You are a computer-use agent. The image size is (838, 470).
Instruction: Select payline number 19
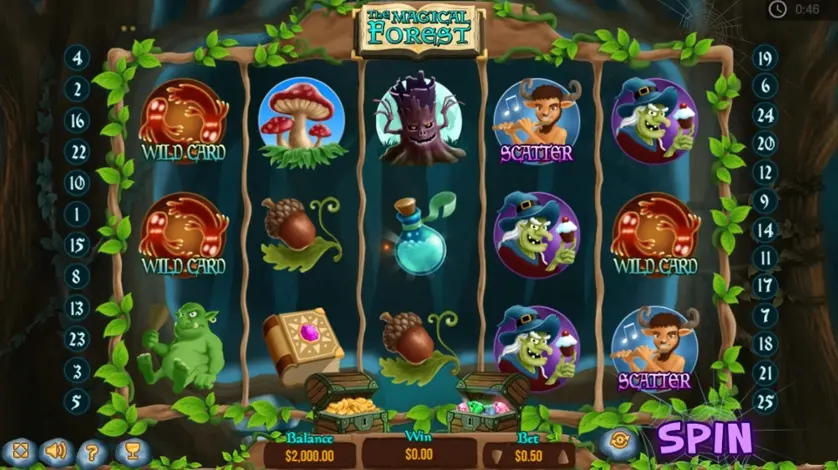(x=765, y=57)
